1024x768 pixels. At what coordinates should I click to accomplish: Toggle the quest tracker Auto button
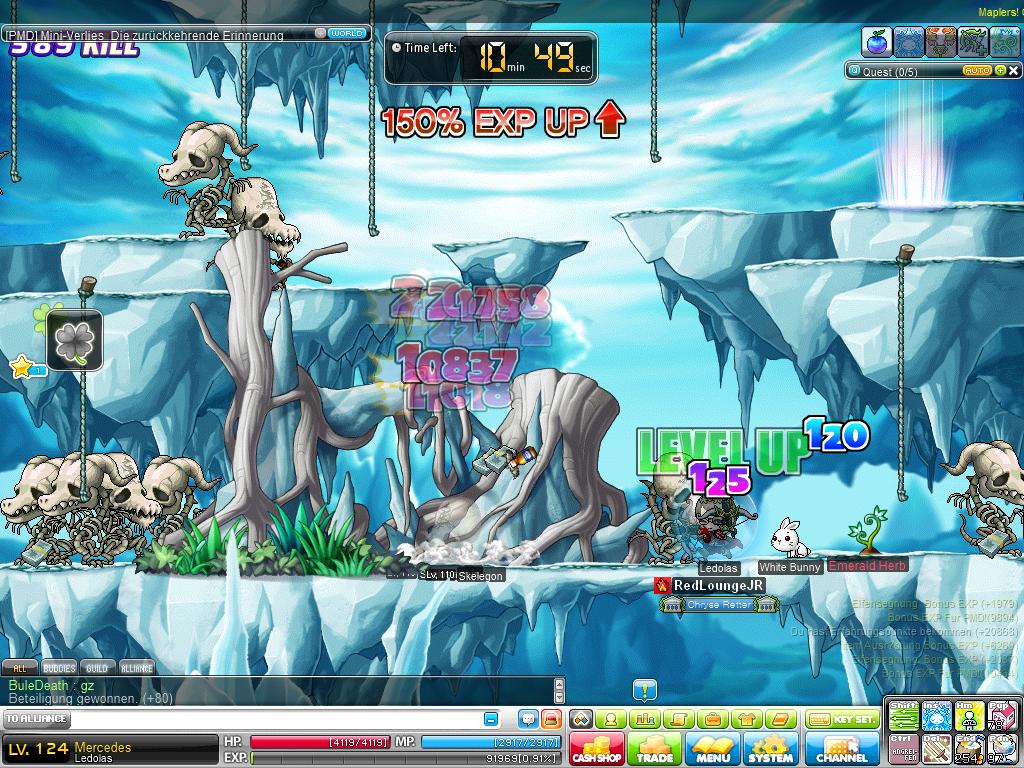(x=976, y=71)
